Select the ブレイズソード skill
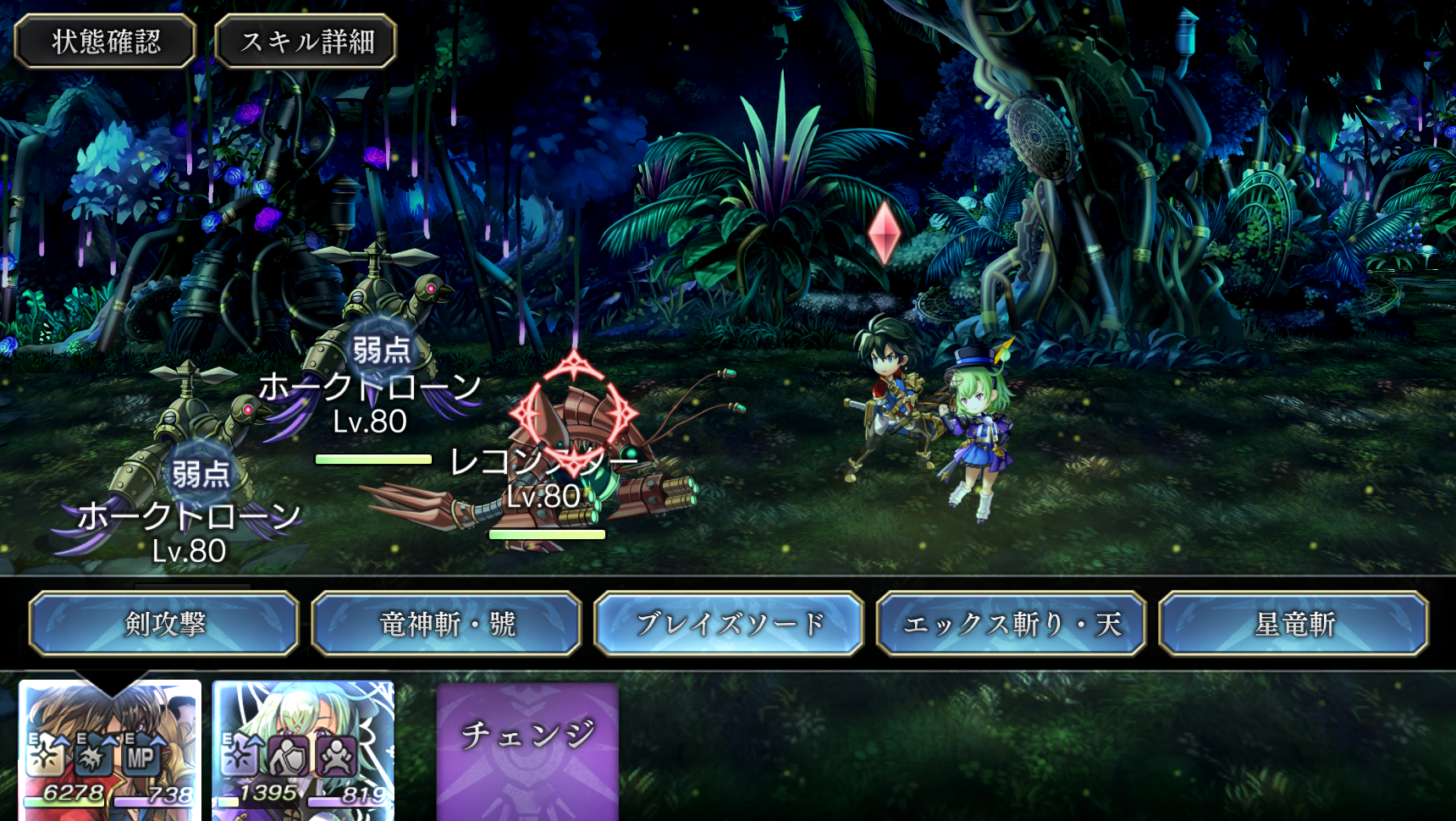Screen dimensions: 1456x821 point(729,625)
